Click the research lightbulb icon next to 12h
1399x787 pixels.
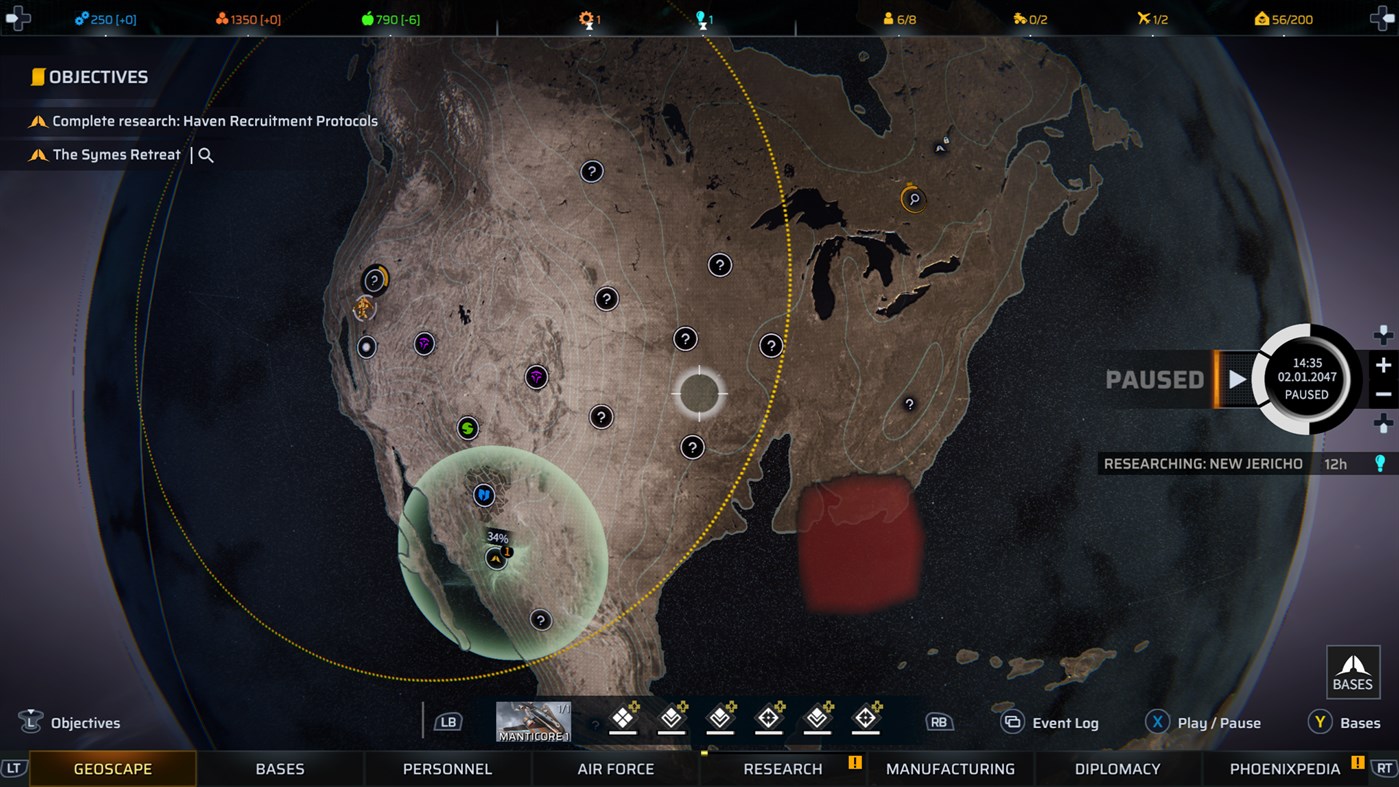tap(1382, 463)
